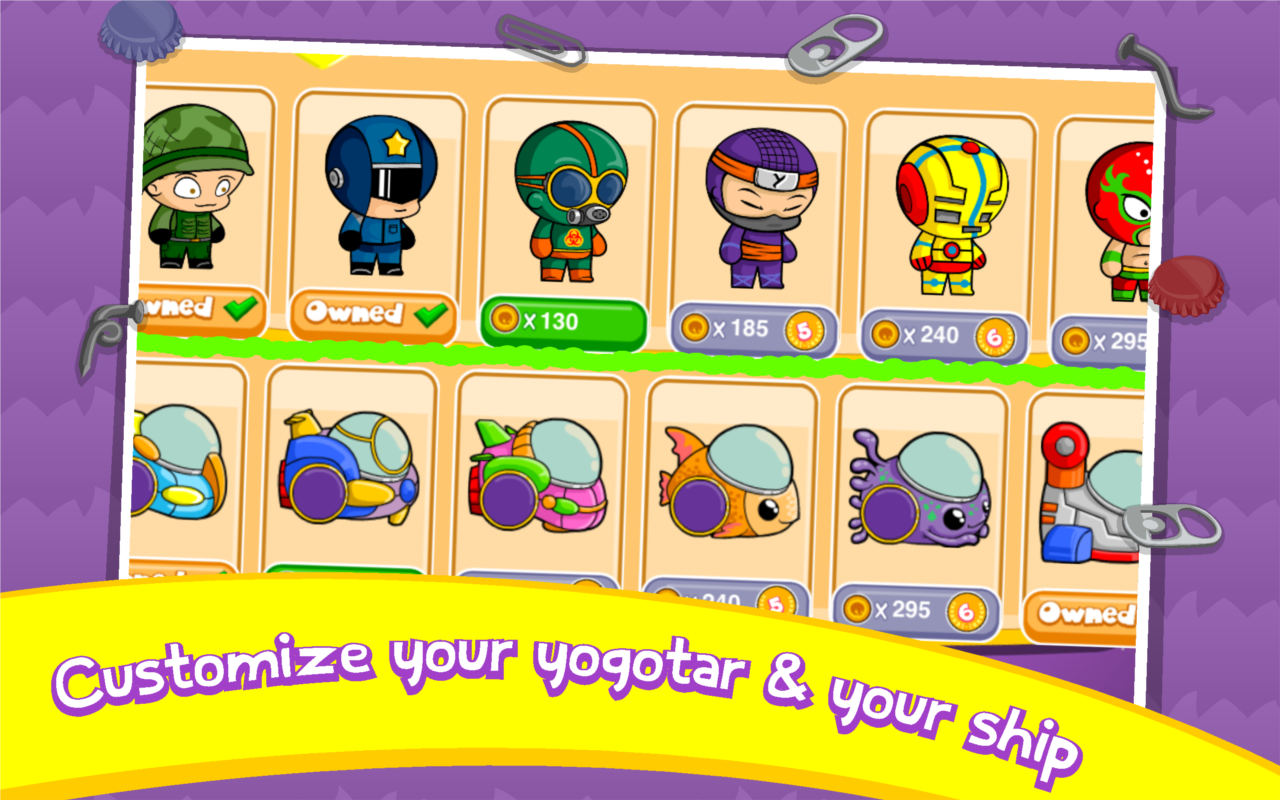This screenshot has width=1280, height=800.
Task: Buy the ninja yogotar for 185 coins
Action: (x=752, y=325)
